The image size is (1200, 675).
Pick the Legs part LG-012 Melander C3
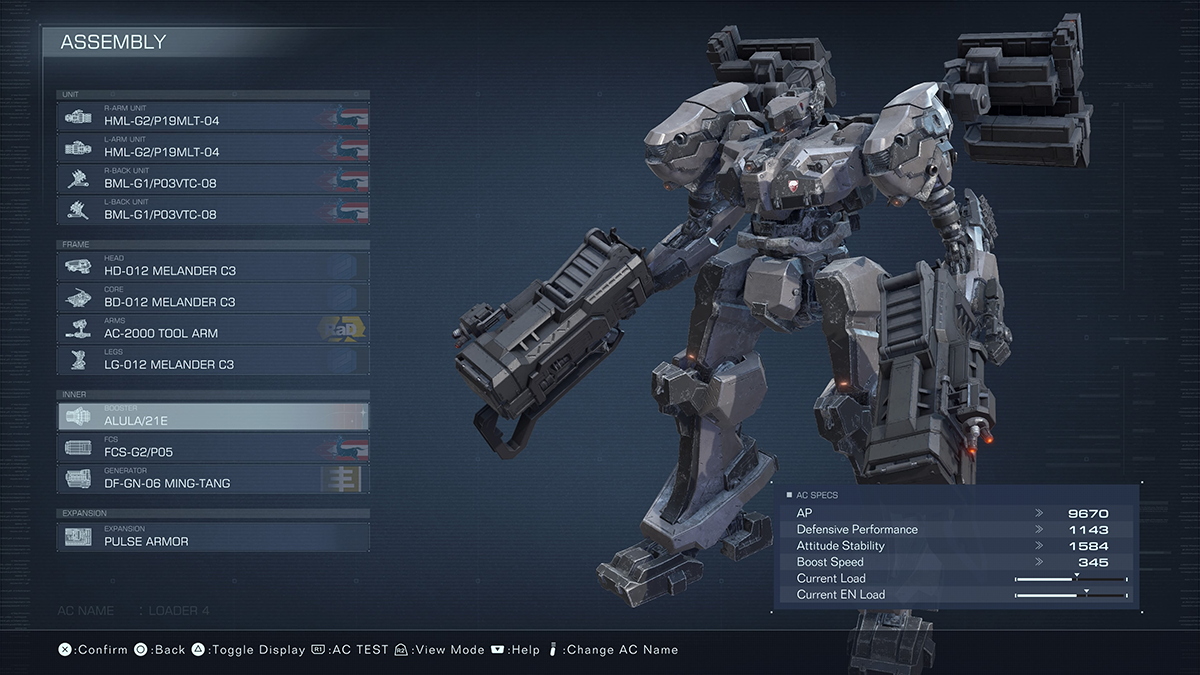(213, 360)
